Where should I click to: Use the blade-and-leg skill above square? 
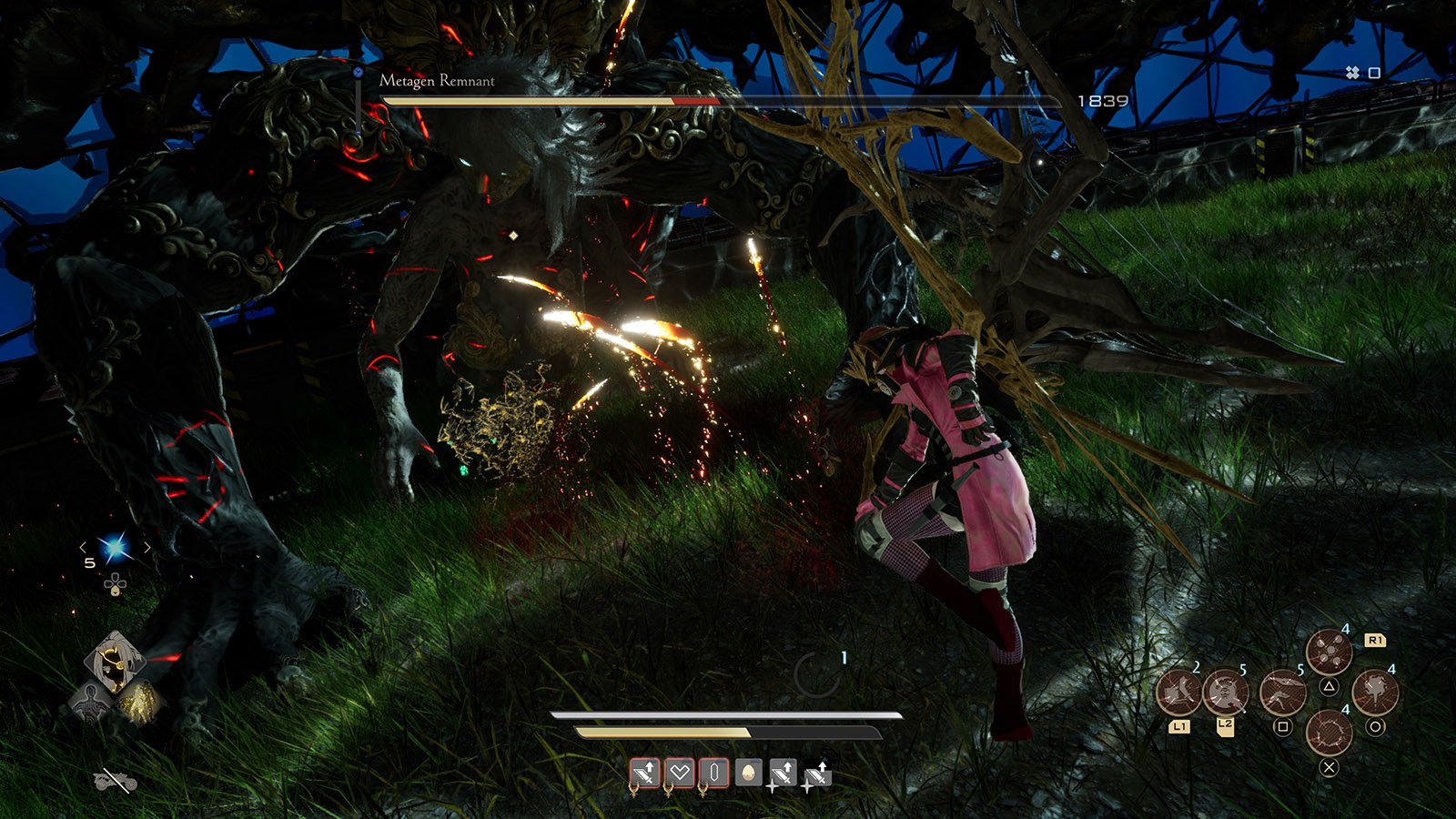coord(1282,693)
